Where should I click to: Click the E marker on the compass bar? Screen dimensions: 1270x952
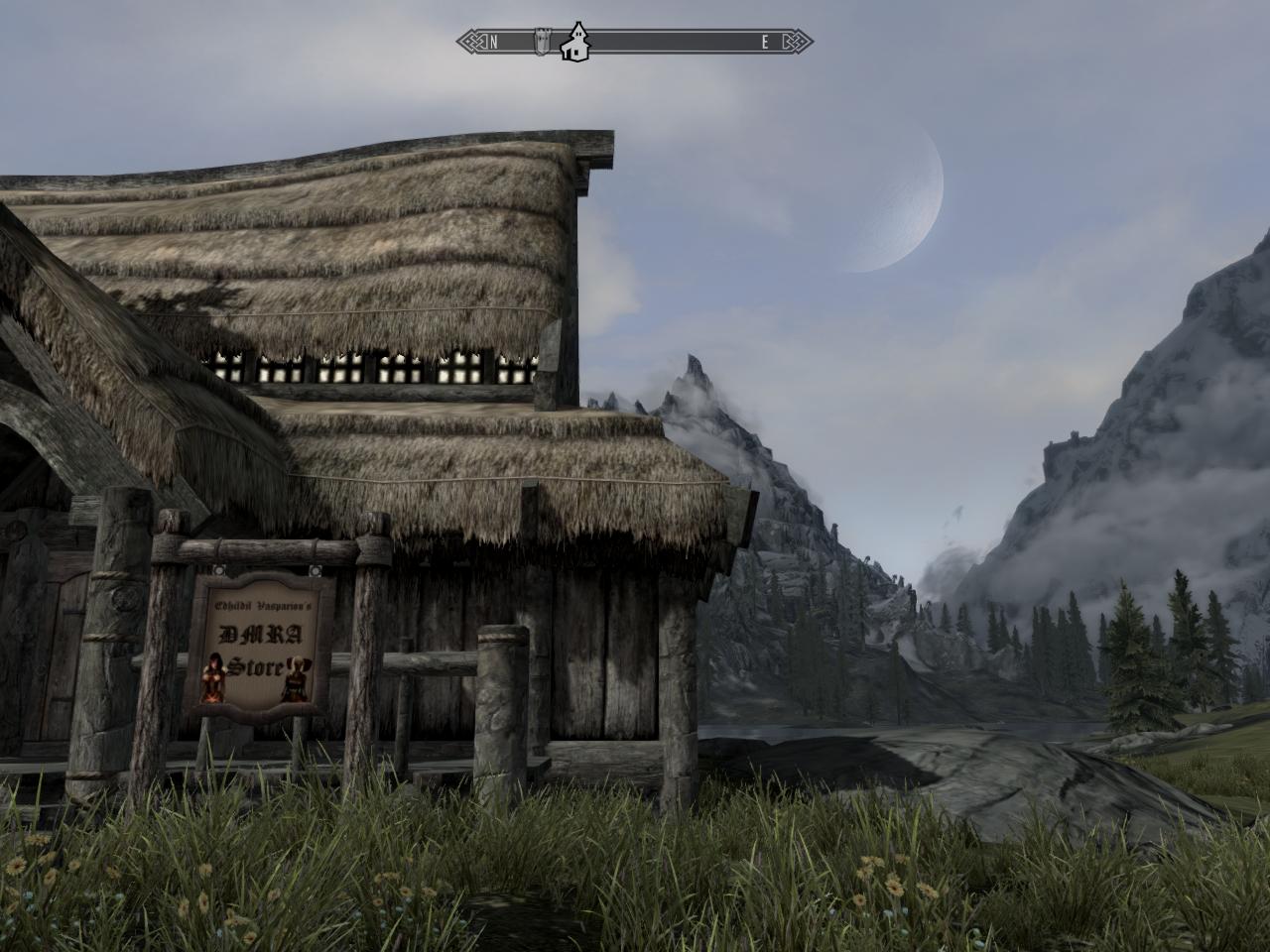pos(764,41)
